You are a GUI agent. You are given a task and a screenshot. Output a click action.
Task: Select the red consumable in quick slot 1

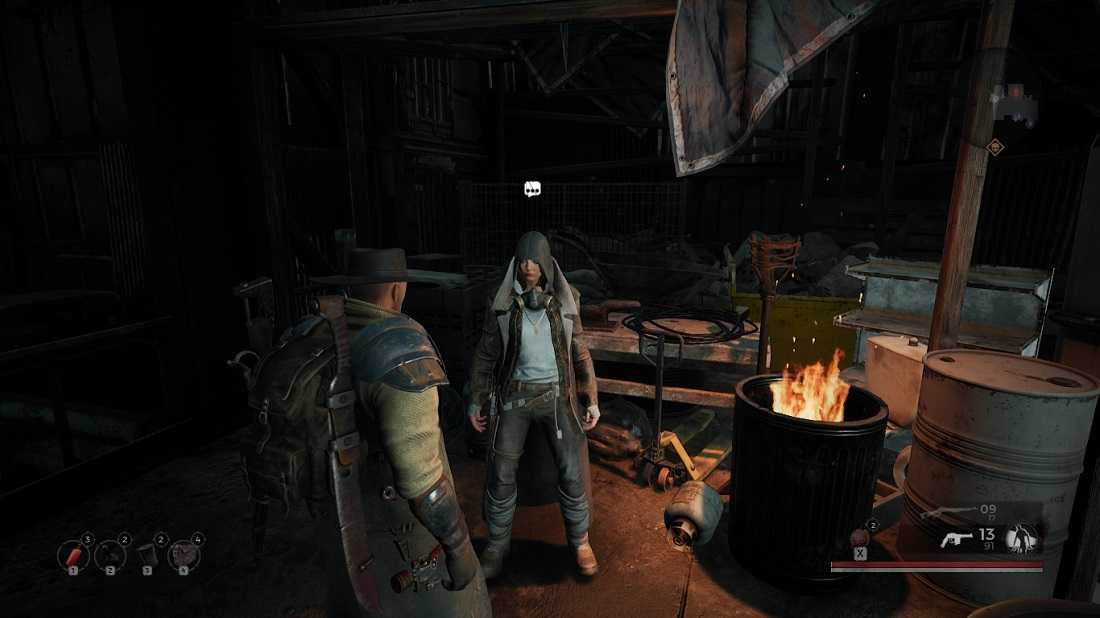[72, 554]
